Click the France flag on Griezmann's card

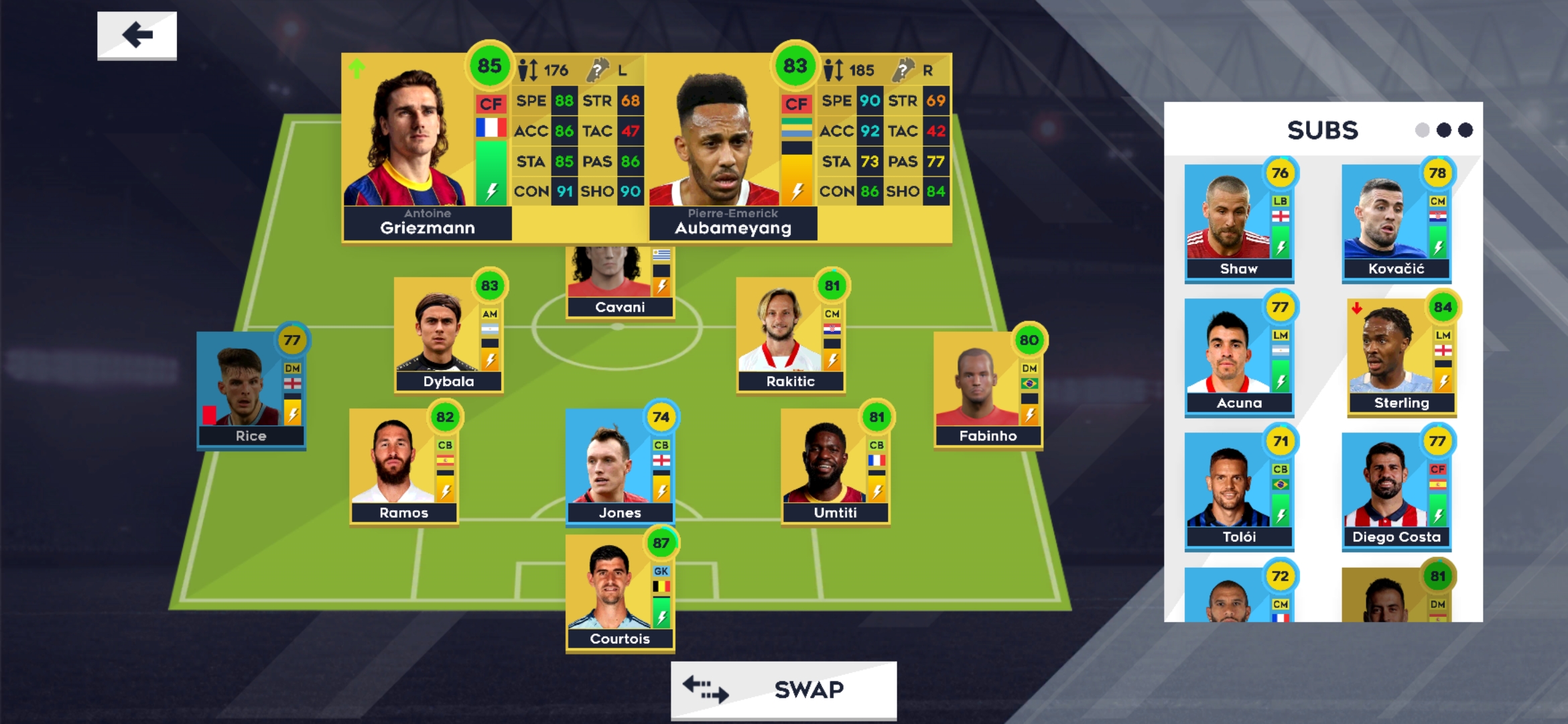pyautogui.click(x=493, y=128)
